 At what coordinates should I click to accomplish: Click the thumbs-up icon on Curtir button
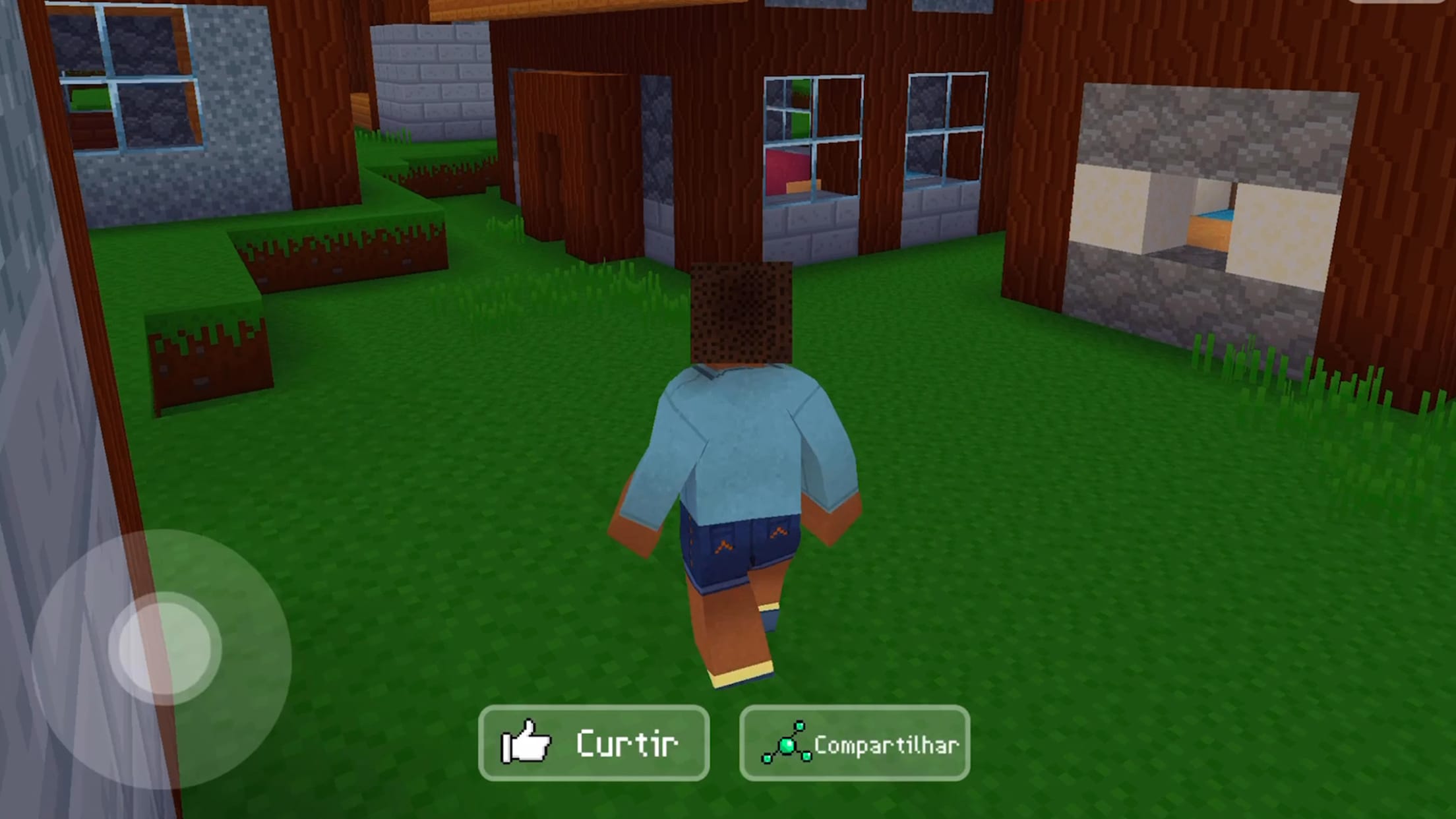pos(526,744)
